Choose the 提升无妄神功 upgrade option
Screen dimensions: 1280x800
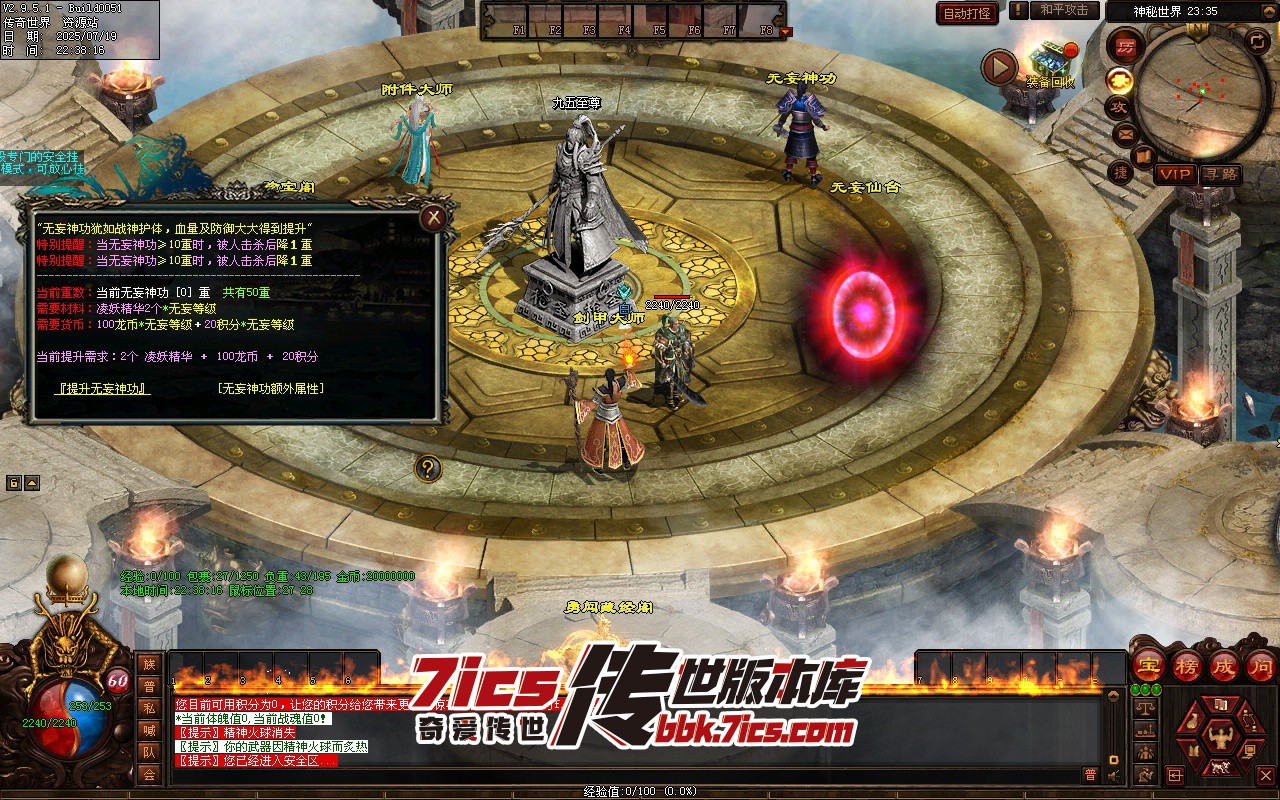pos(104,388)
